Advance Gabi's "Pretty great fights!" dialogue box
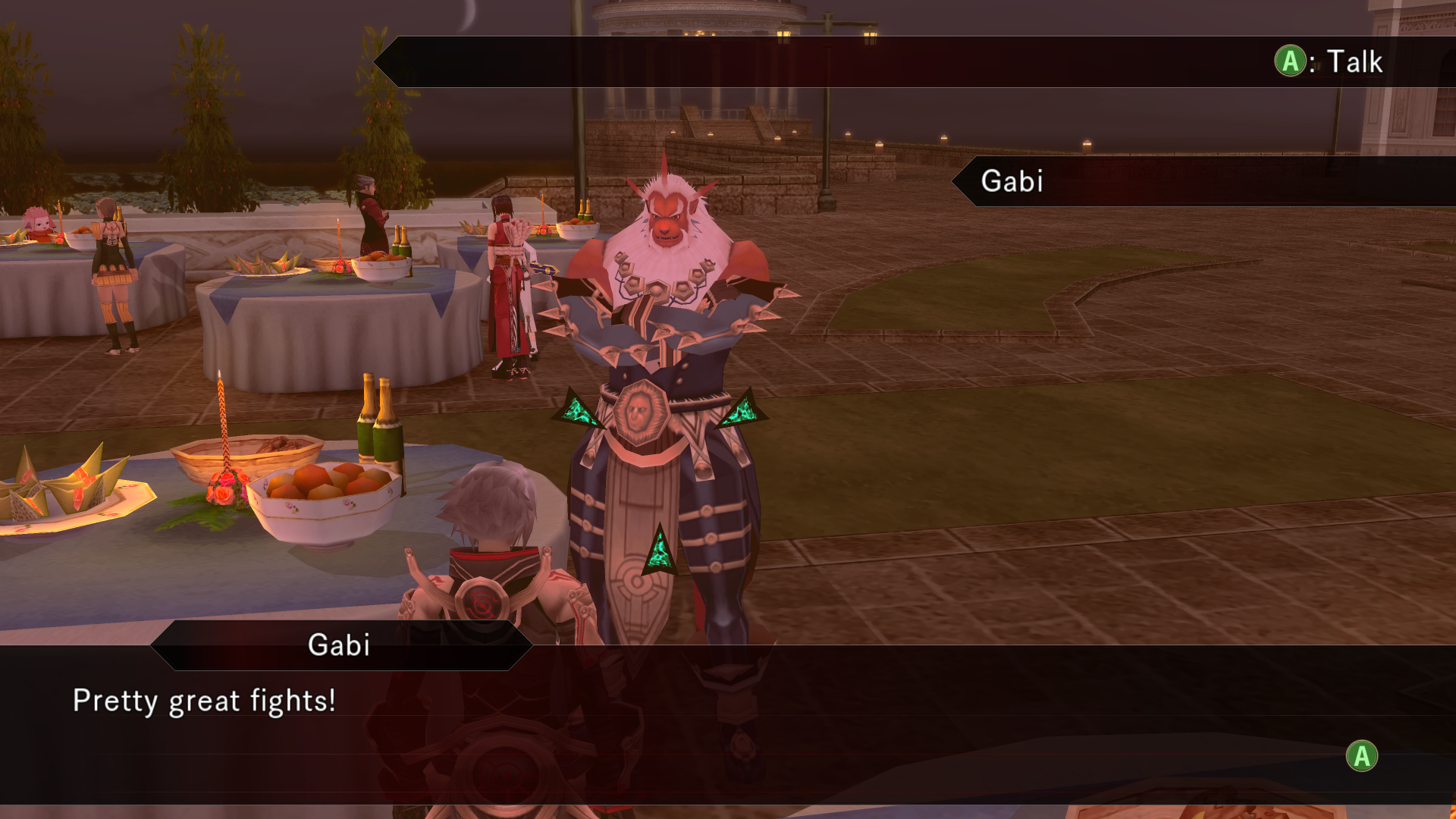The image size is (1456, 819). click(1362, 756)
